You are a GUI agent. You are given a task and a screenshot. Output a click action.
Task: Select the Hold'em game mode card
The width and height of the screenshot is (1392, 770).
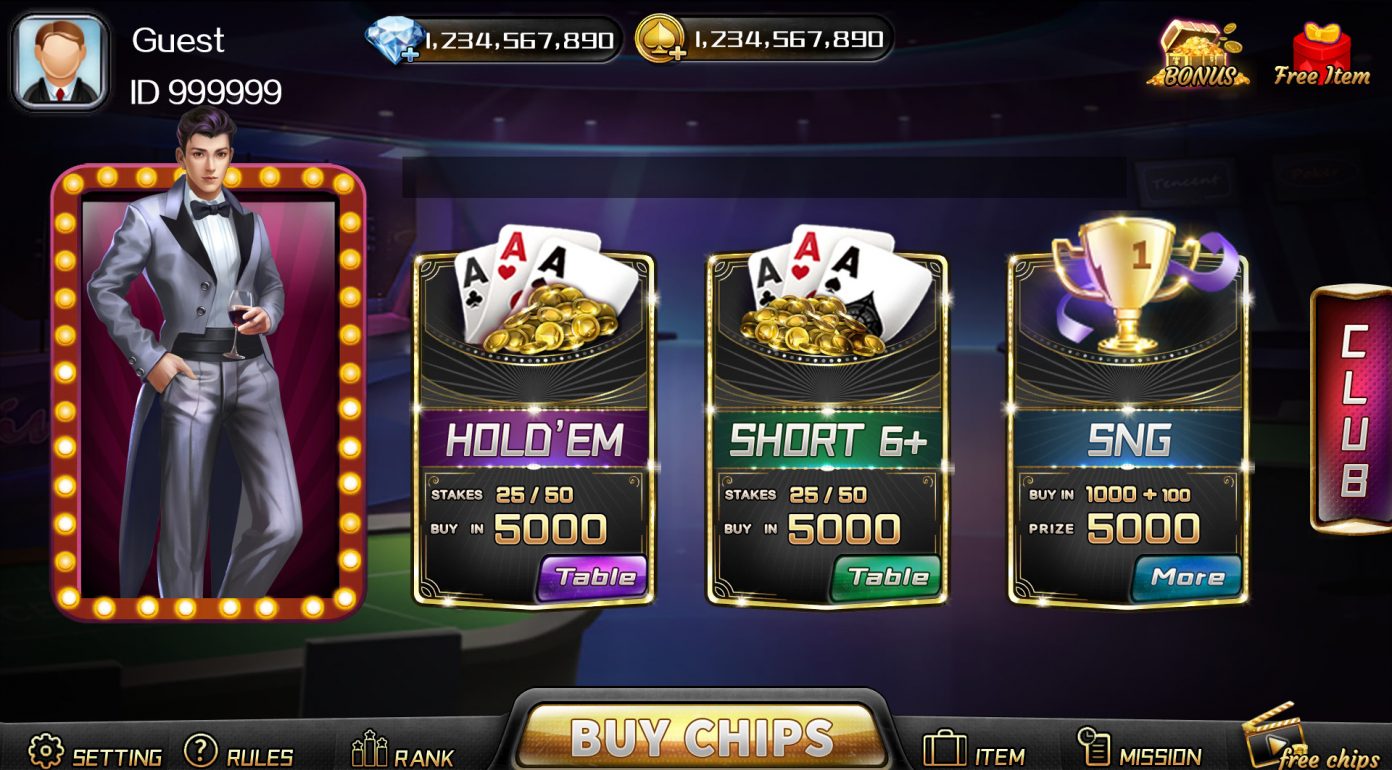[x=534, y=400]
